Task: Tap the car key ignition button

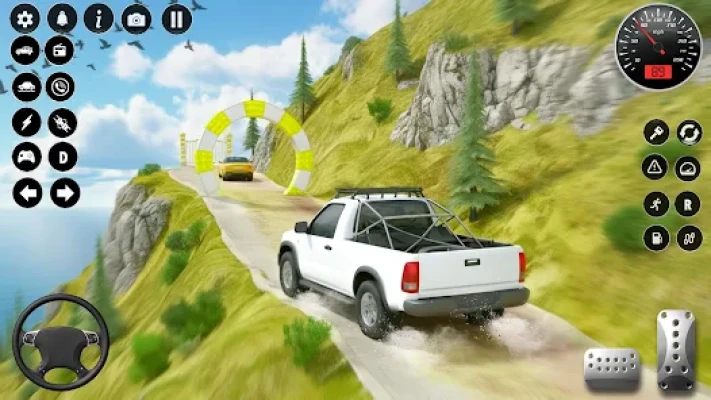Action: click(x=656, y=132)
